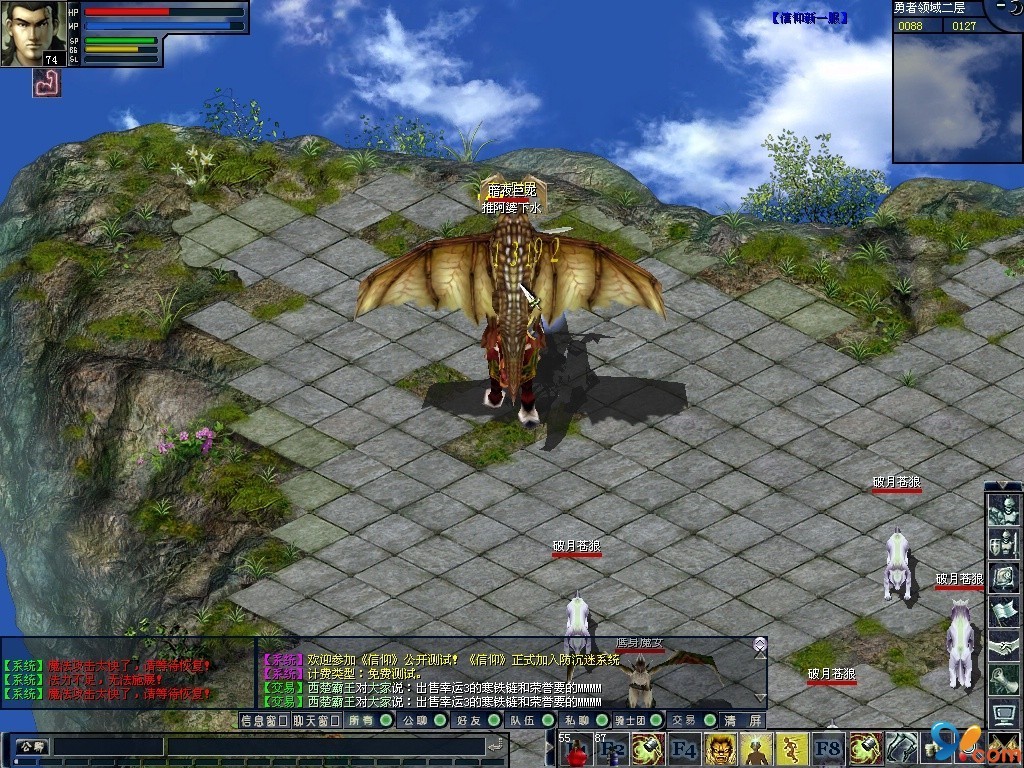The image size is (1024, 768).
Task: Select the flexed-arm buff status icon
Action: 47,84
